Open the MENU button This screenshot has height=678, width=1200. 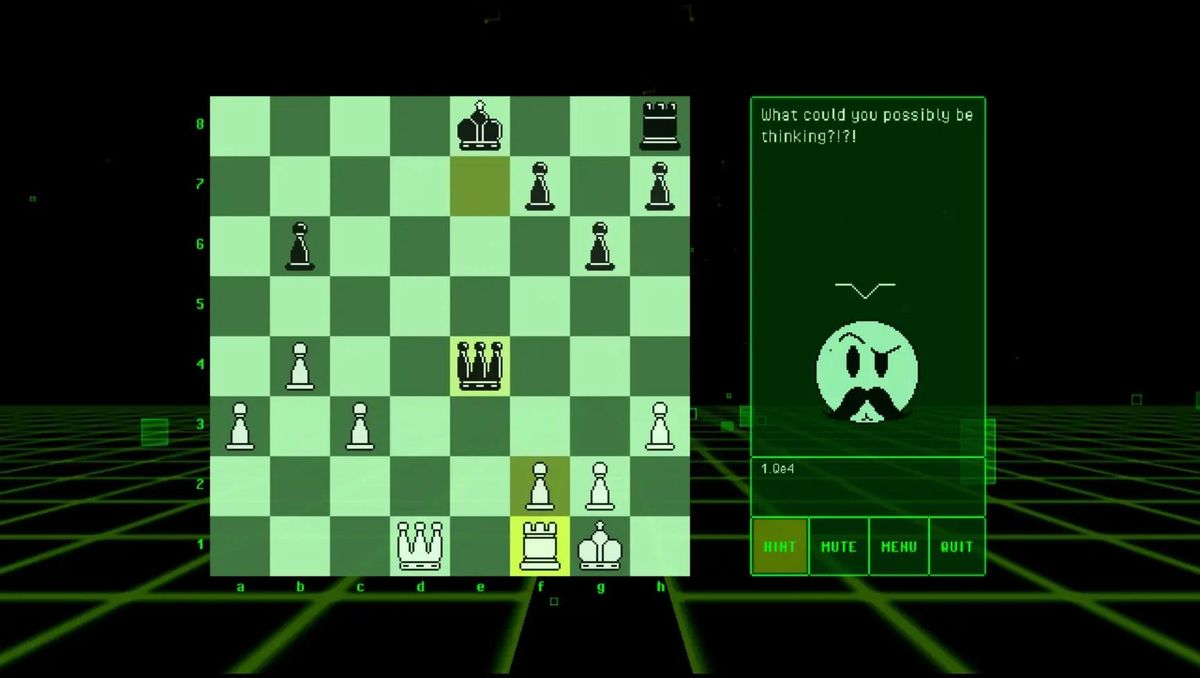(898, 547)
